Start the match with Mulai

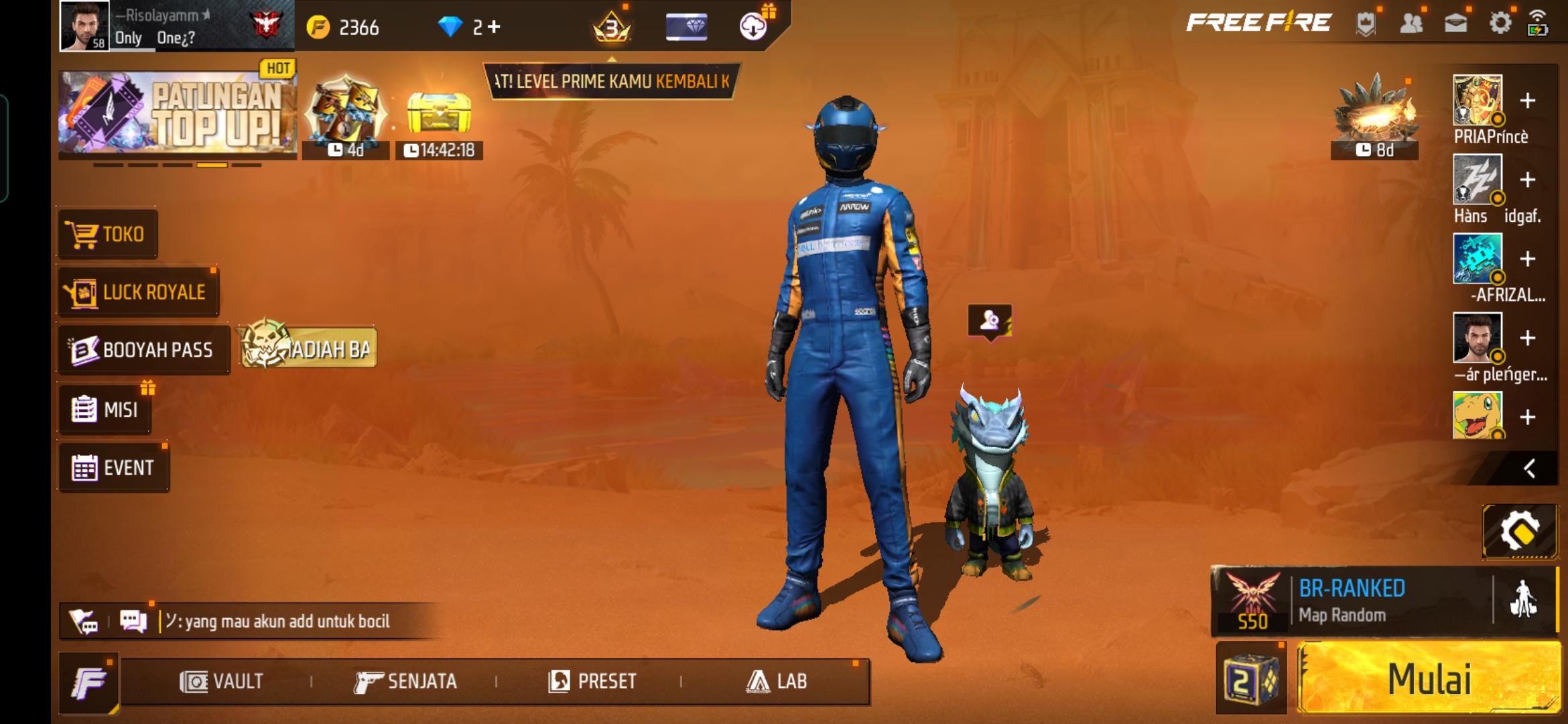click(1429, 678)
